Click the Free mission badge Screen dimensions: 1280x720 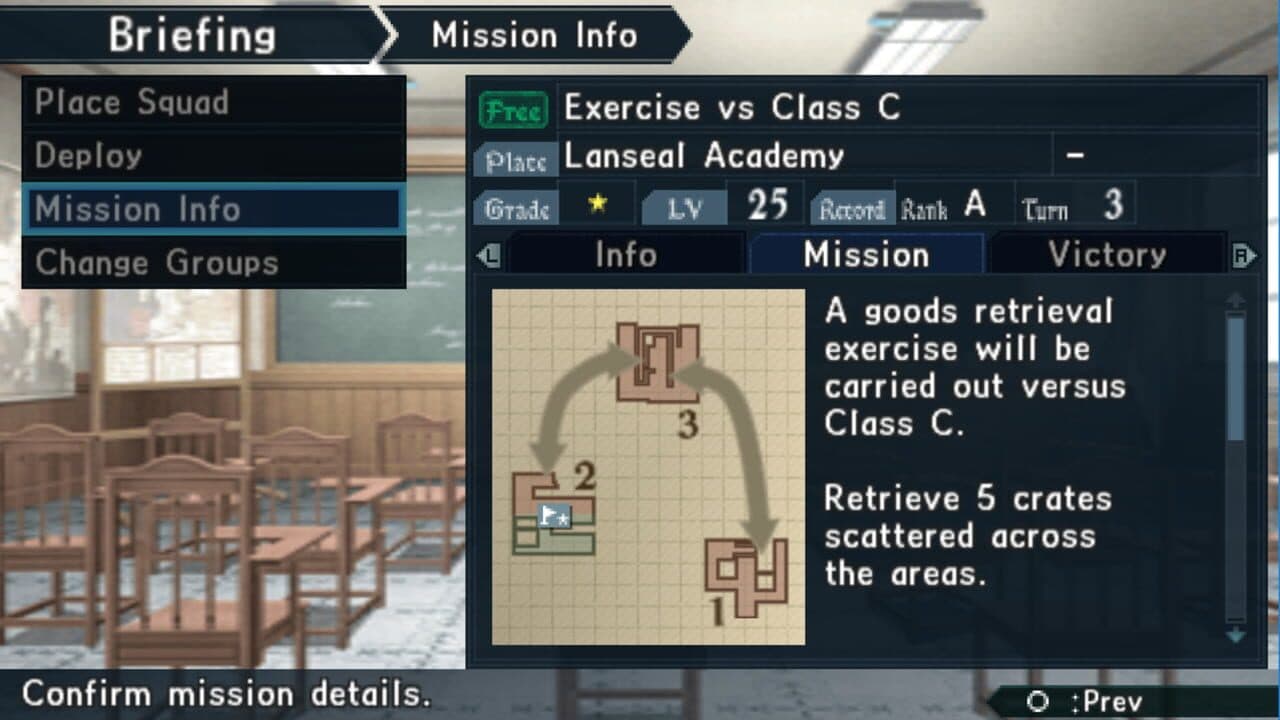516,109
